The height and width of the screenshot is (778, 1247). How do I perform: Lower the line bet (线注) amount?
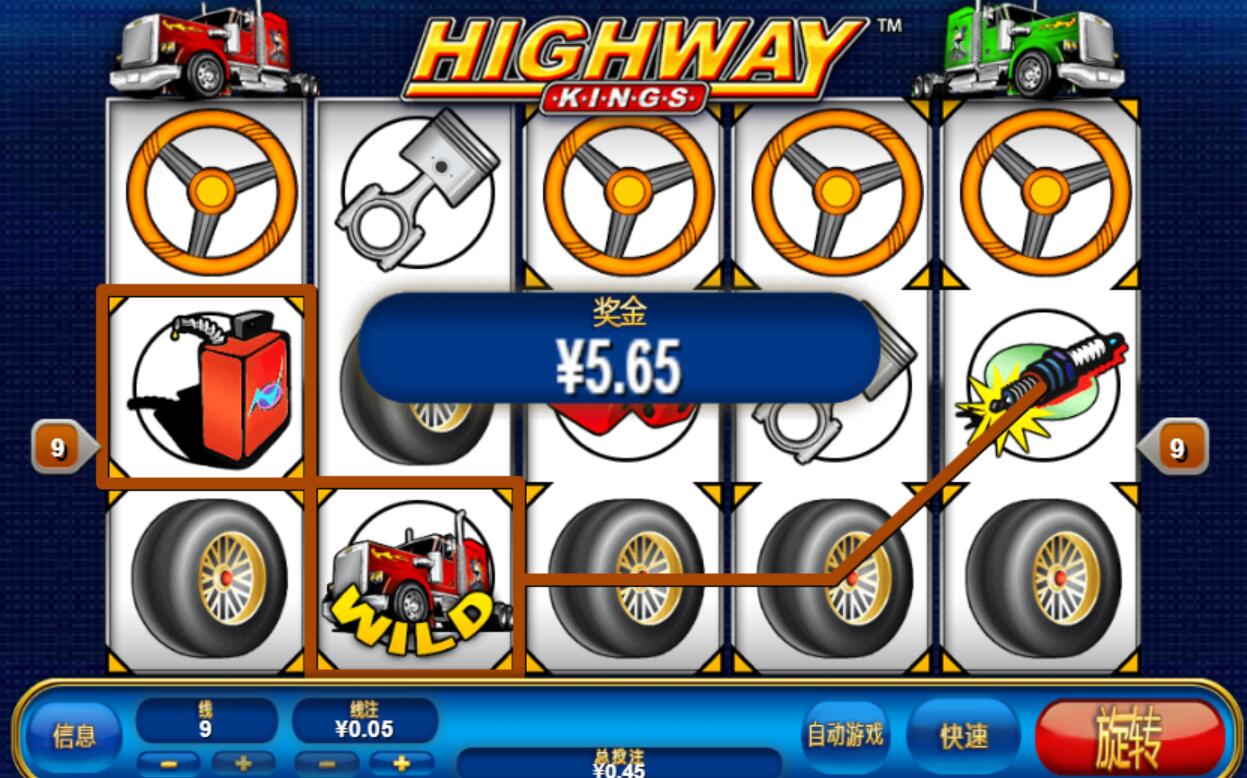click(326, 763)
